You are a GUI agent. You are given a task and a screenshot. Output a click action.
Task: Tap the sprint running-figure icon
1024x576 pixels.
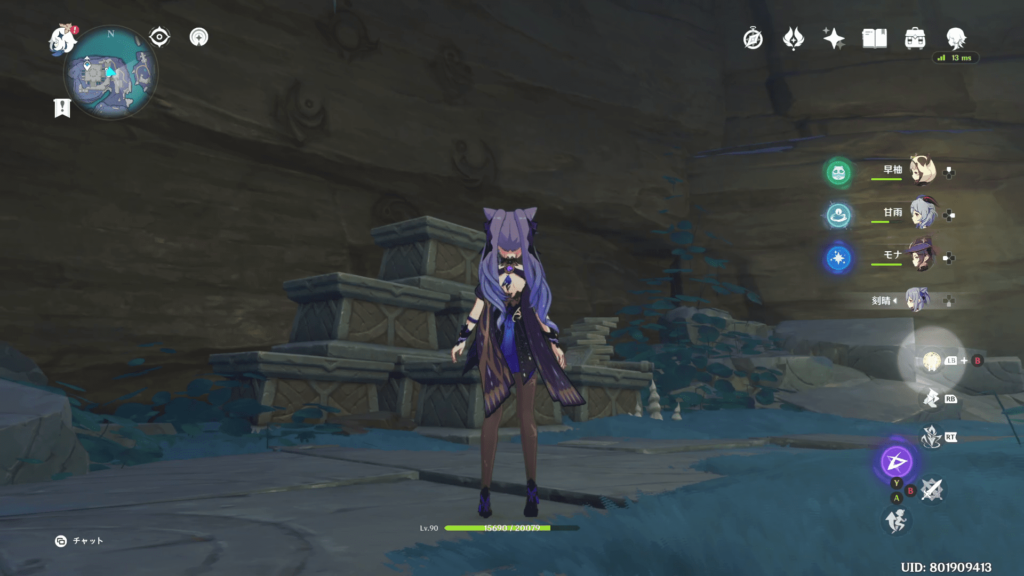[895, 519]
